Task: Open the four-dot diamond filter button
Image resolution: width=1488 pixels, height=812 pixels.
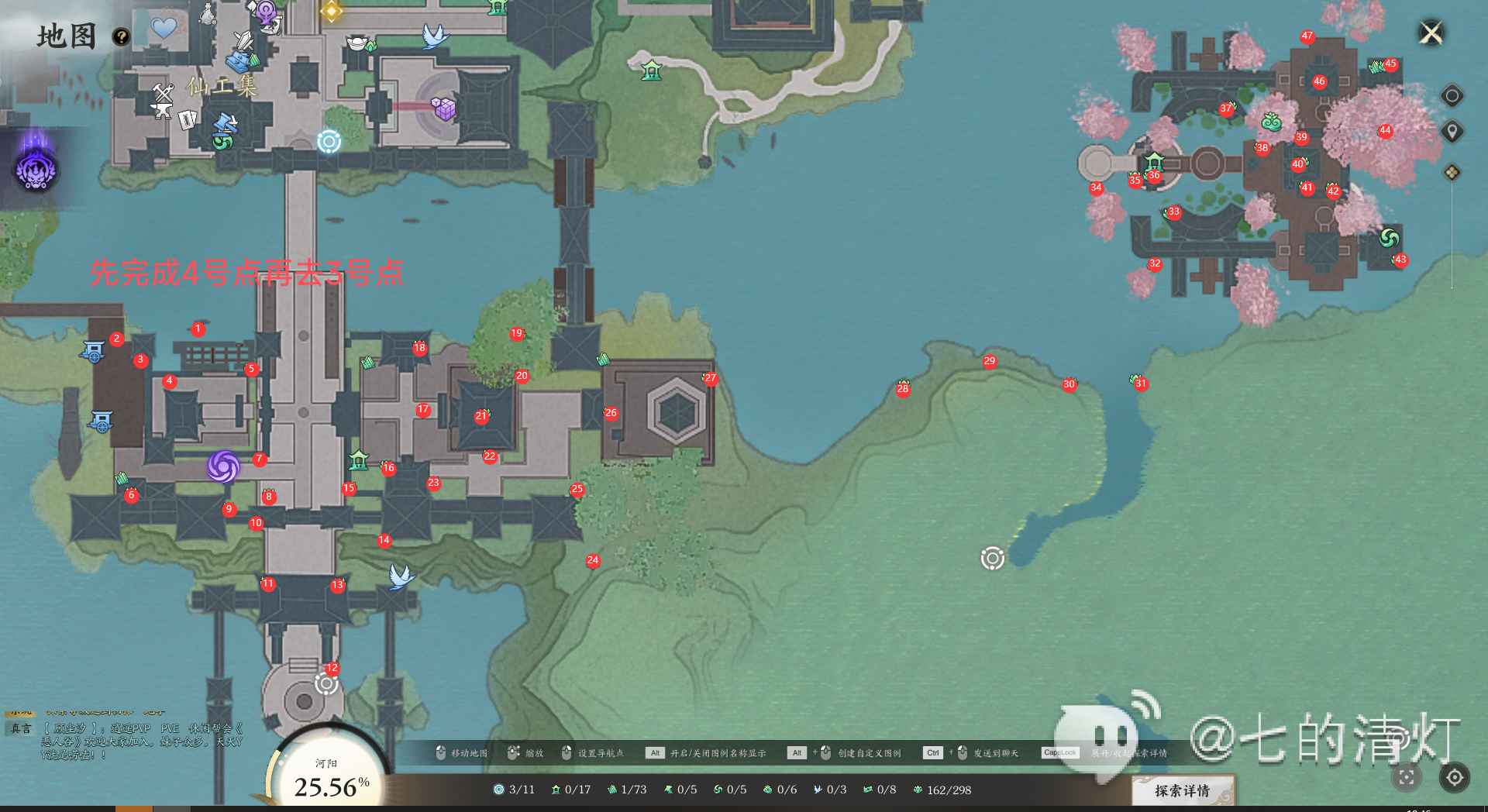Action: point(1452,172)
